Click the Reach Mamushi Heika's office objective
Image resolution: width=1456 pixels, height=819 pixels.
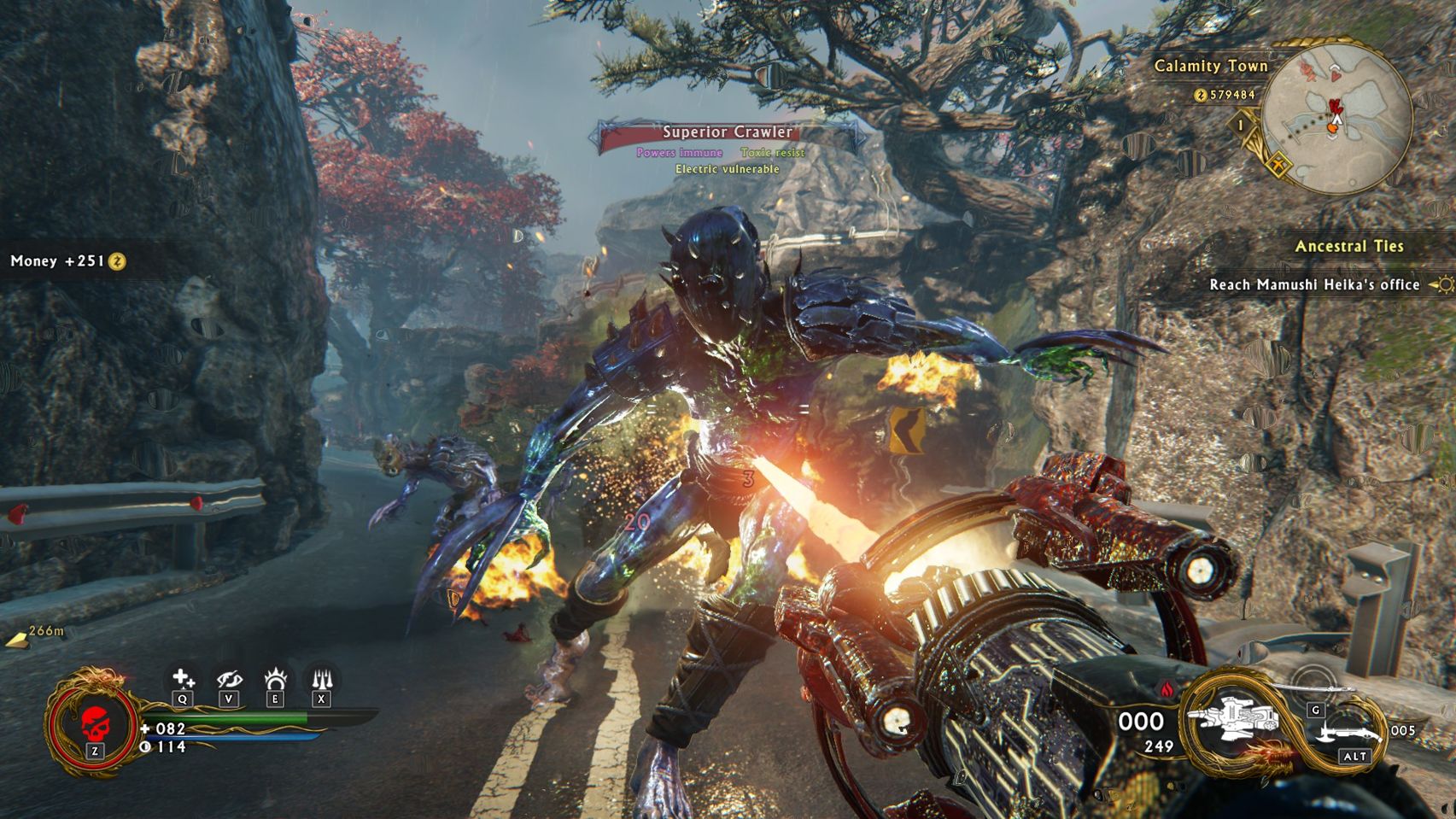[1314, 284]
